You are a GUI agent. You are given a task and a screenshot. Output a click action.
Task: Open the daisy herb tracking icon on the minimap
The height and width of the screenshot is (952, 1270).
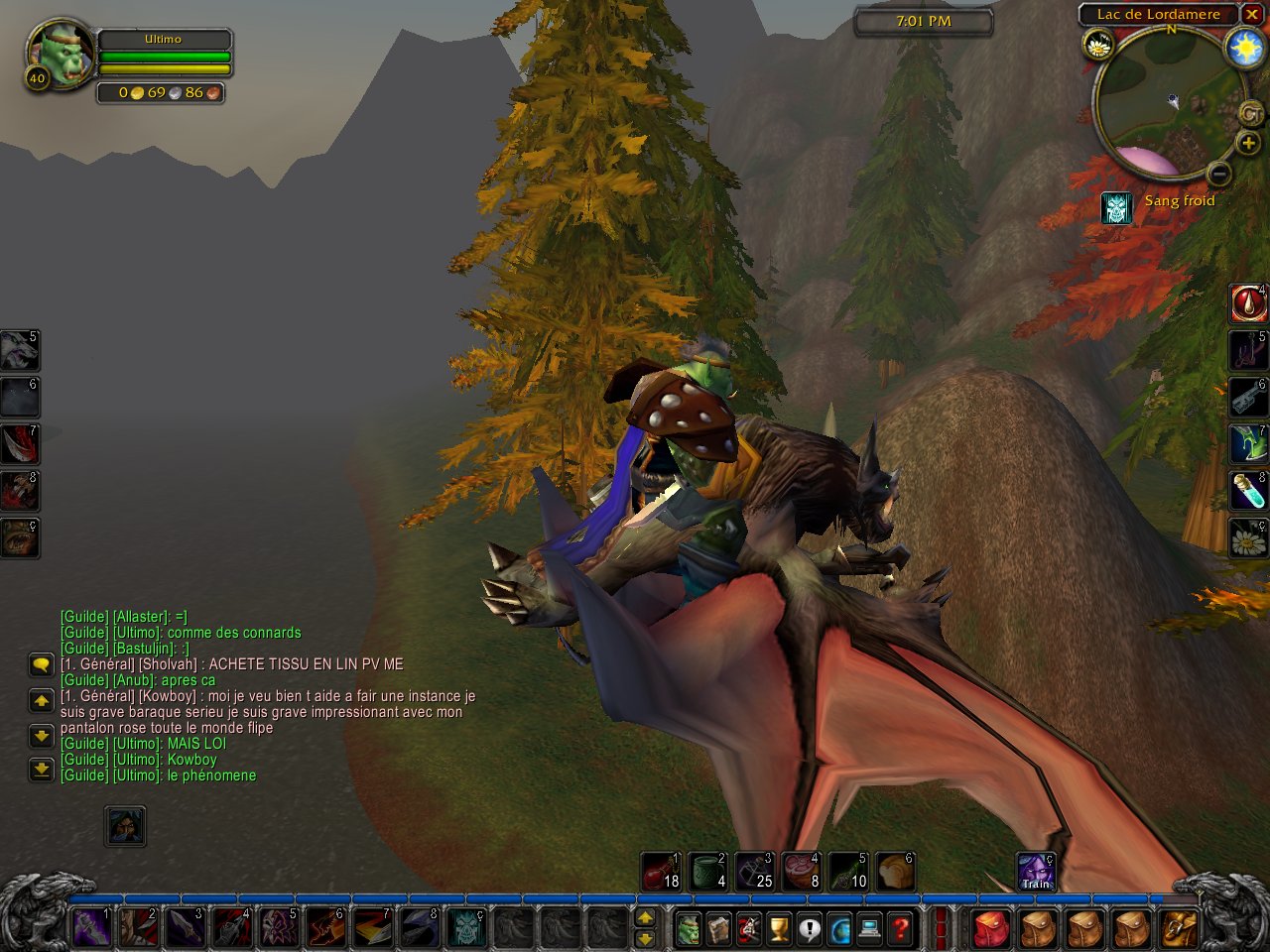coord(1098,45)
